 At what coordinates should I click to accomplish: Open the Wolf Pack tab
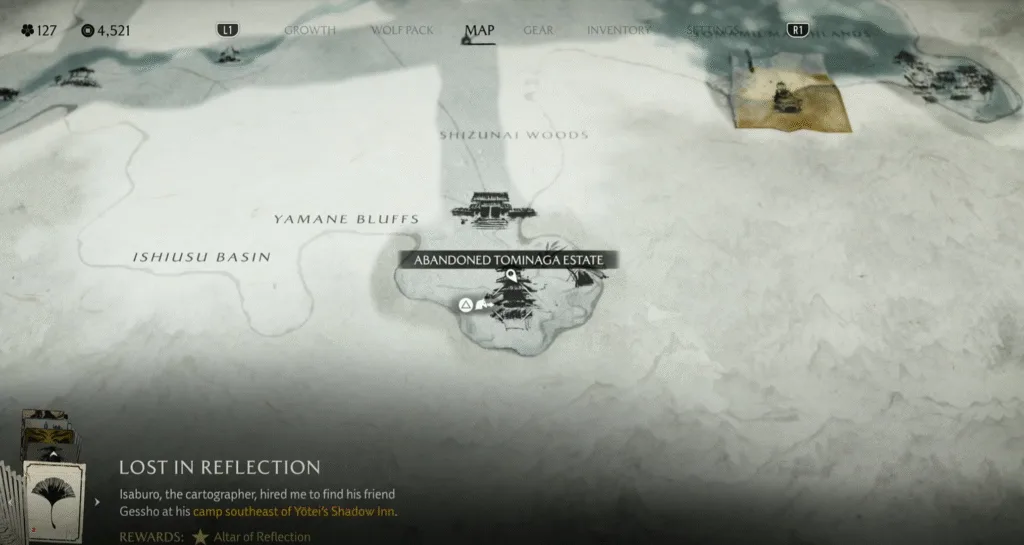[x=402, y=30]
